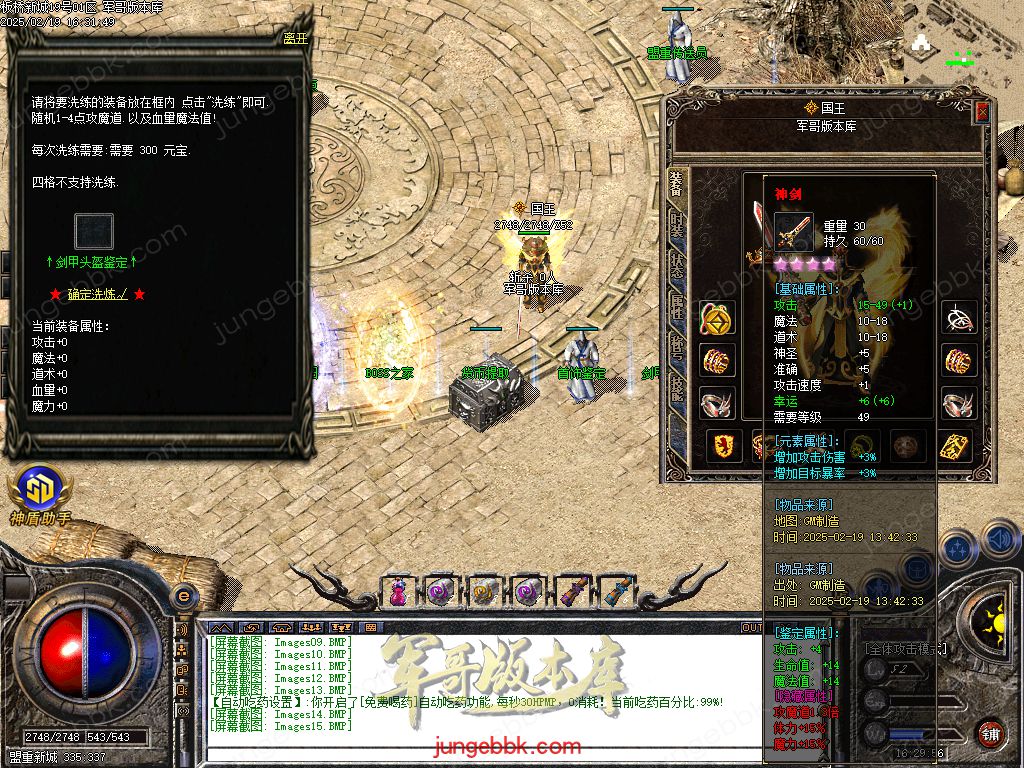This screenshot has width=1024, height=768.
Task: Click the golden talisman card slot
Action: [955, 445]
